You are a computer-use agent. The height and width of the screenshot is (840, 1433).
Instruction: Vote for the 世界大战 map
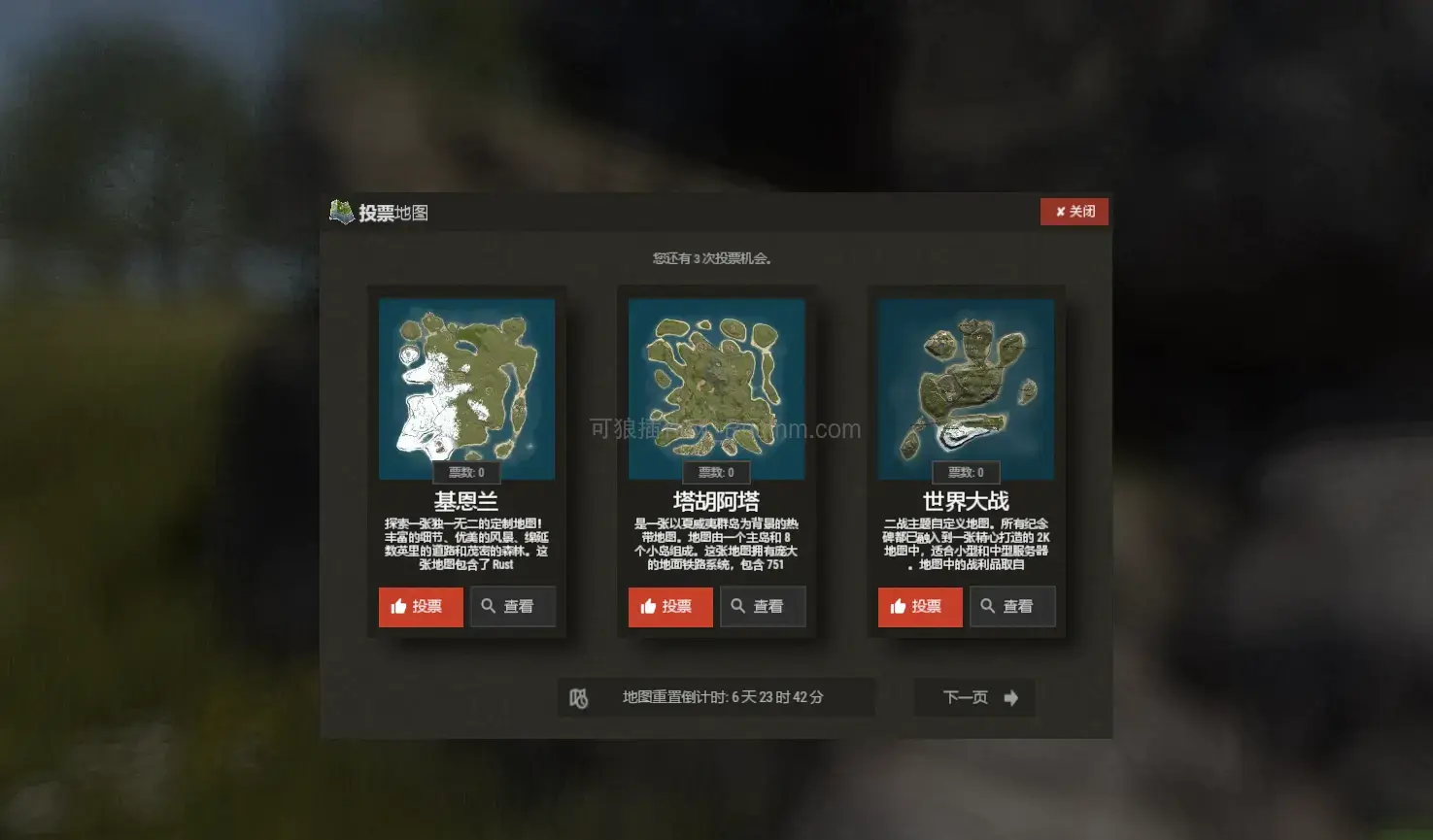tap(919, 607)
